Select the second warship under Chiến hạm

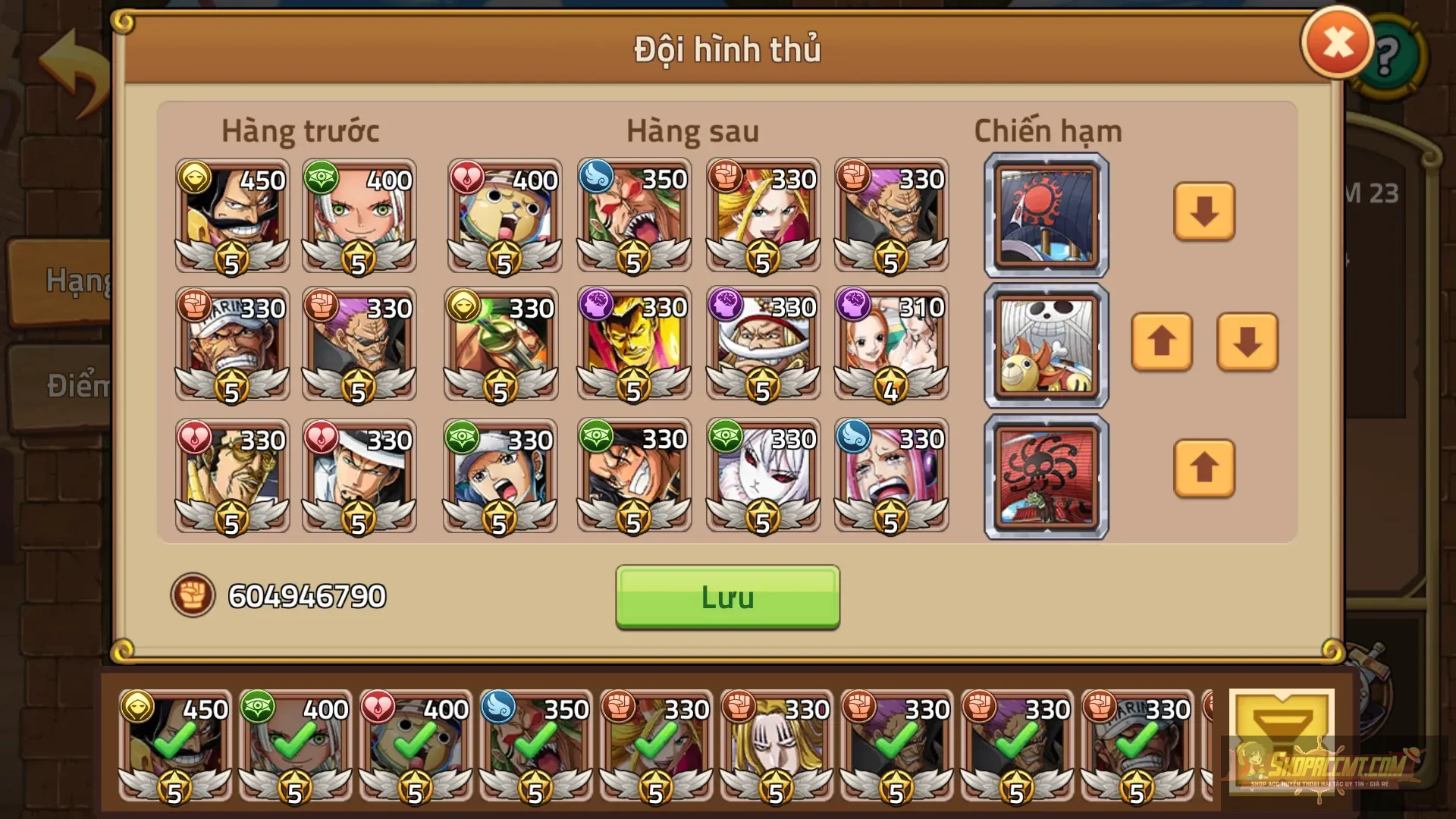pyautogui.click(x=1046, y=345)
